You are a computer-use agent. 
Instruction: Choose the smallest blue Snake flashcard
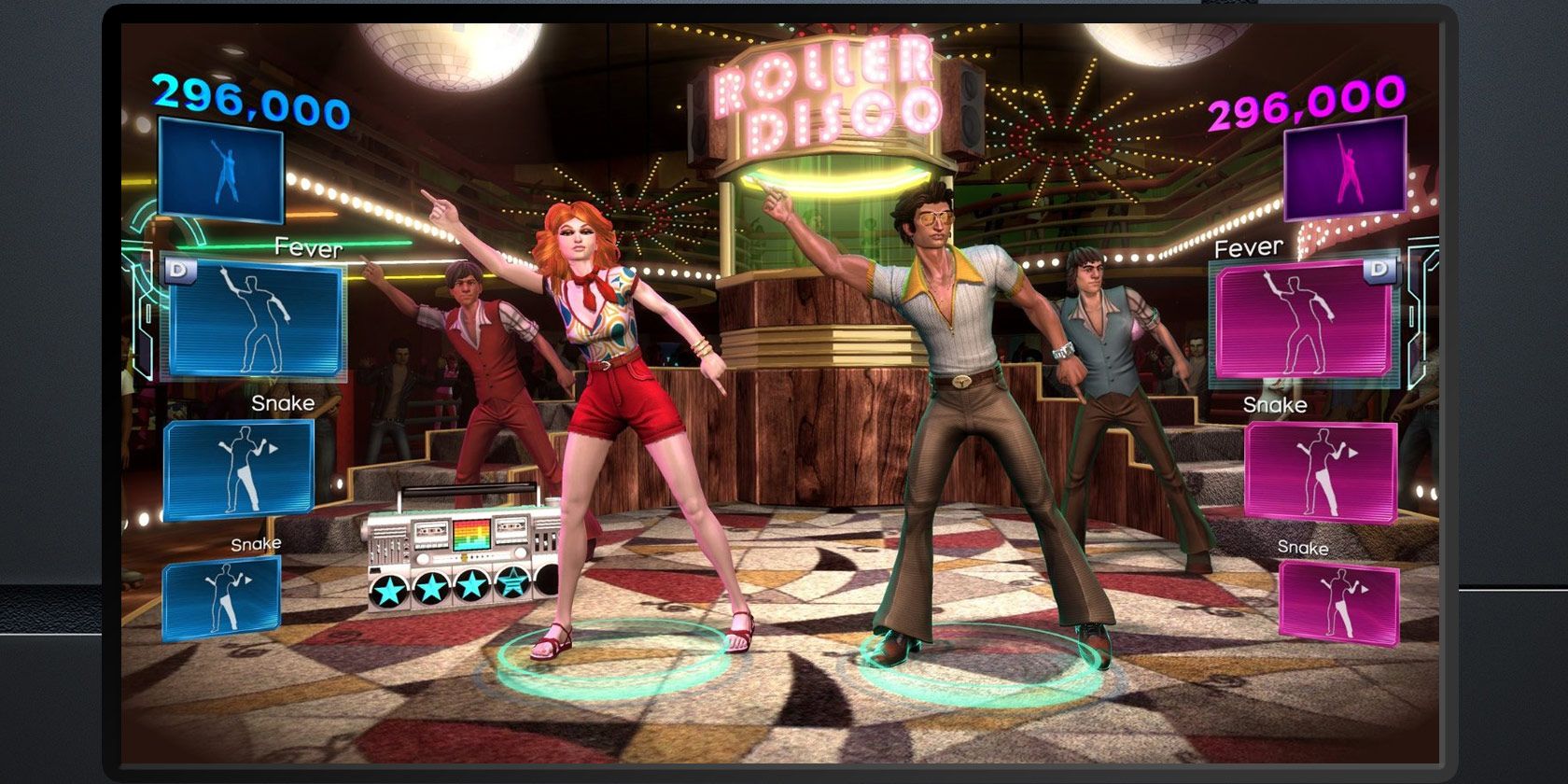tap(222, 598)
